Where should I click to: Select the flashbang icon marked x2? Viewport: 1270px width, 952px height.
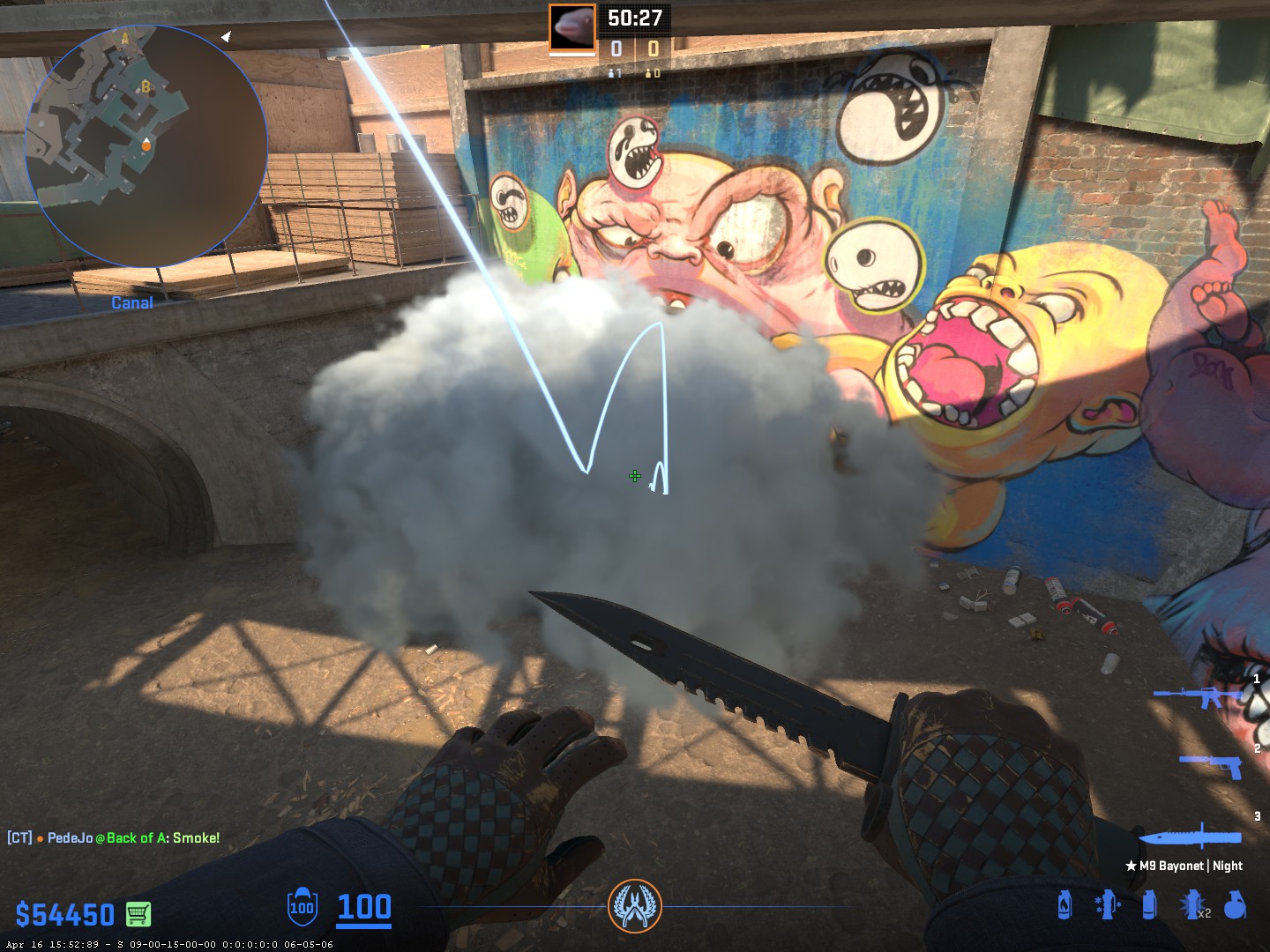(1193, 904)
